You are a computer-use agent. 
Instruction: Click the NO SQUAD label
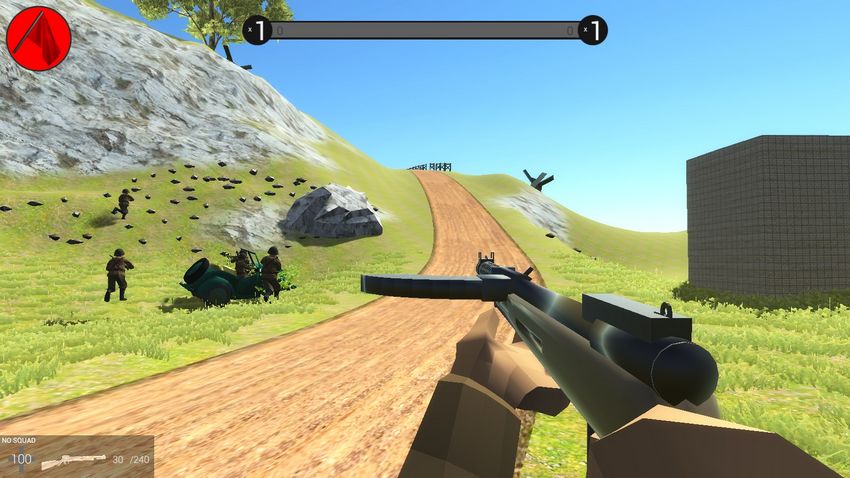pyautogui.click(x=19, y=440)
